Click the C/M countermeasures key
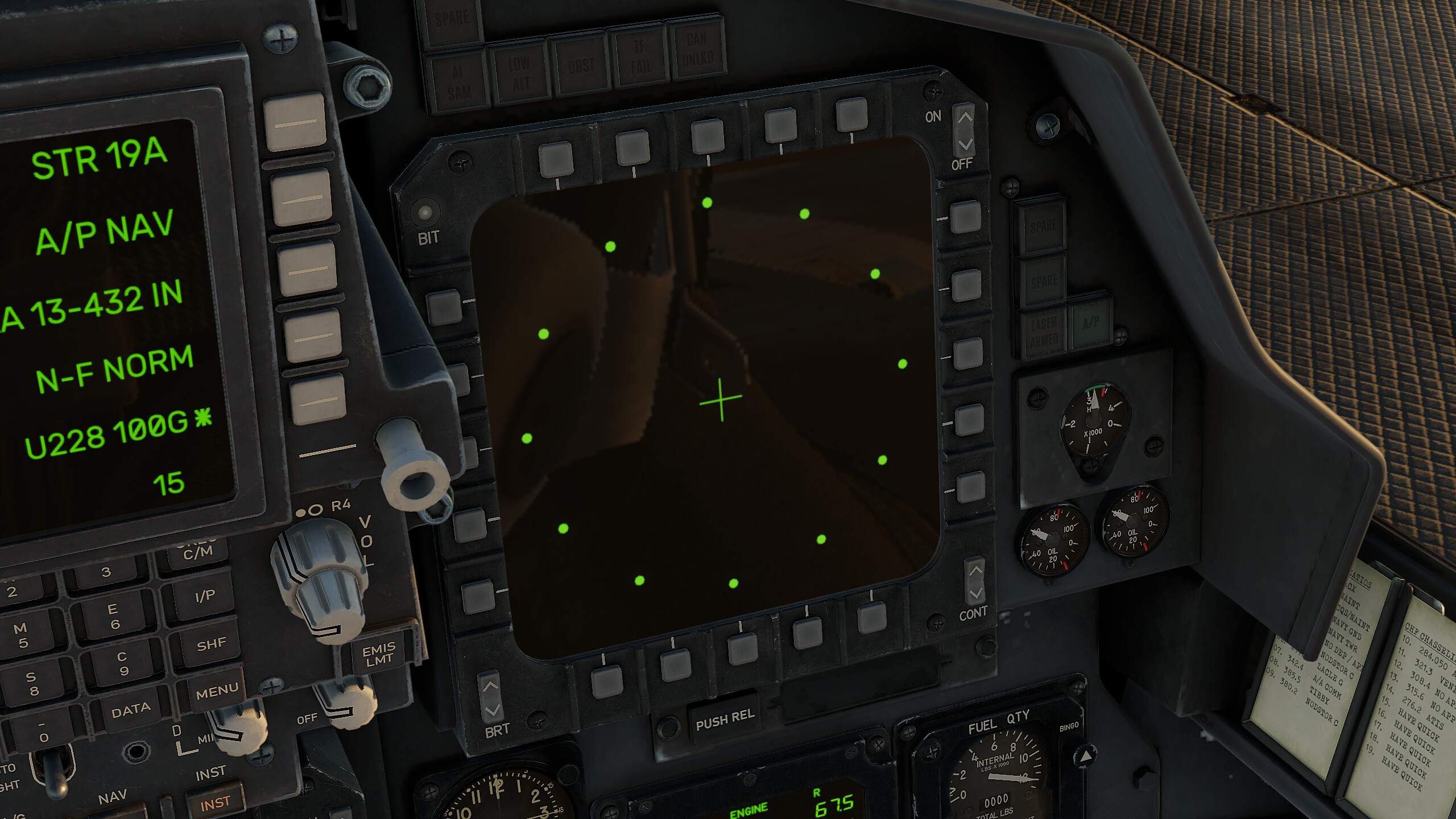Screen dimensions: 1456x819 (x=197, y=552)
